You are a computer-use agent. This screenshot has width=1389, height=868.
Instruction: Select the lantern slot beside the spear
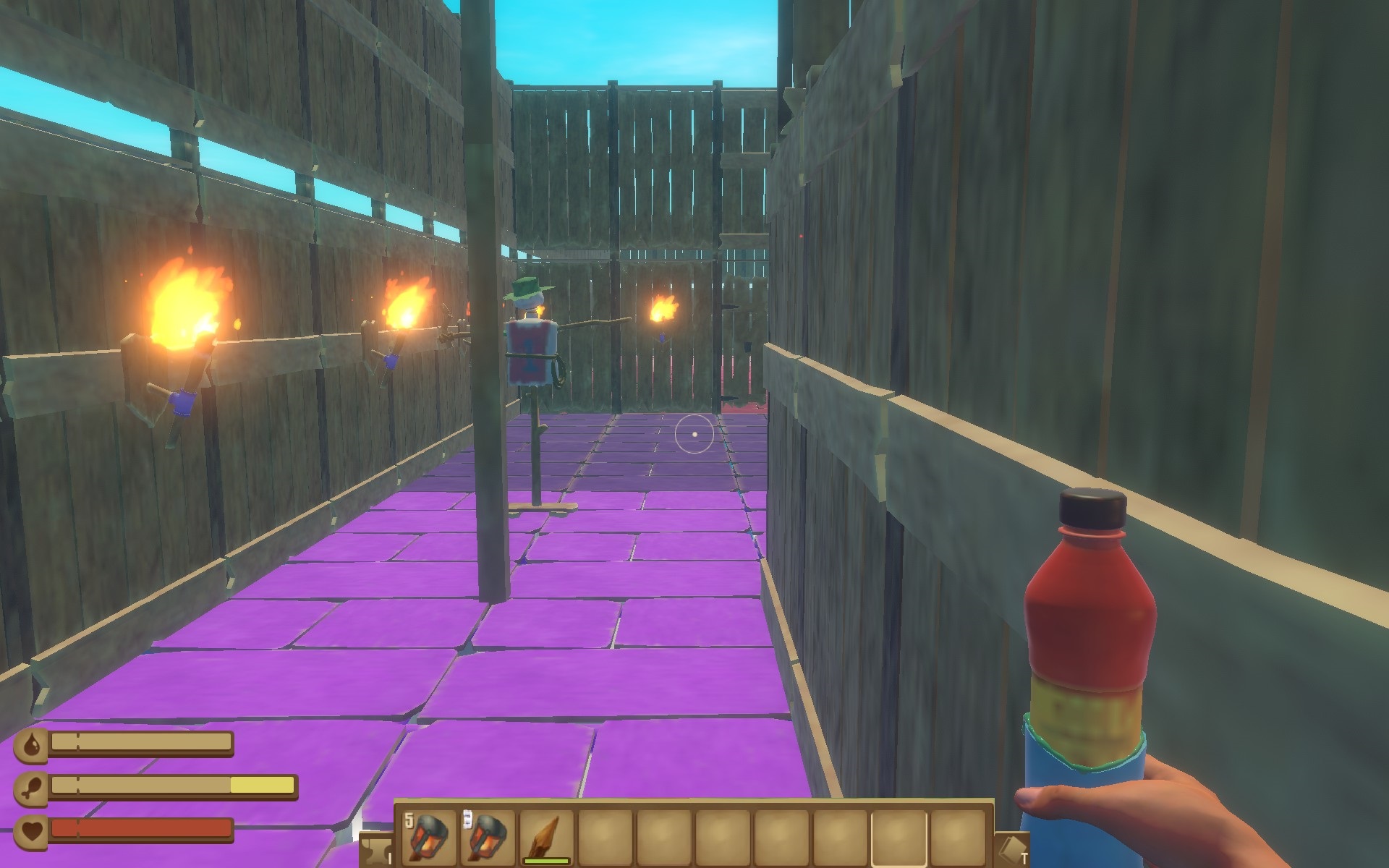pyautogui.click(x=487, y=837)
